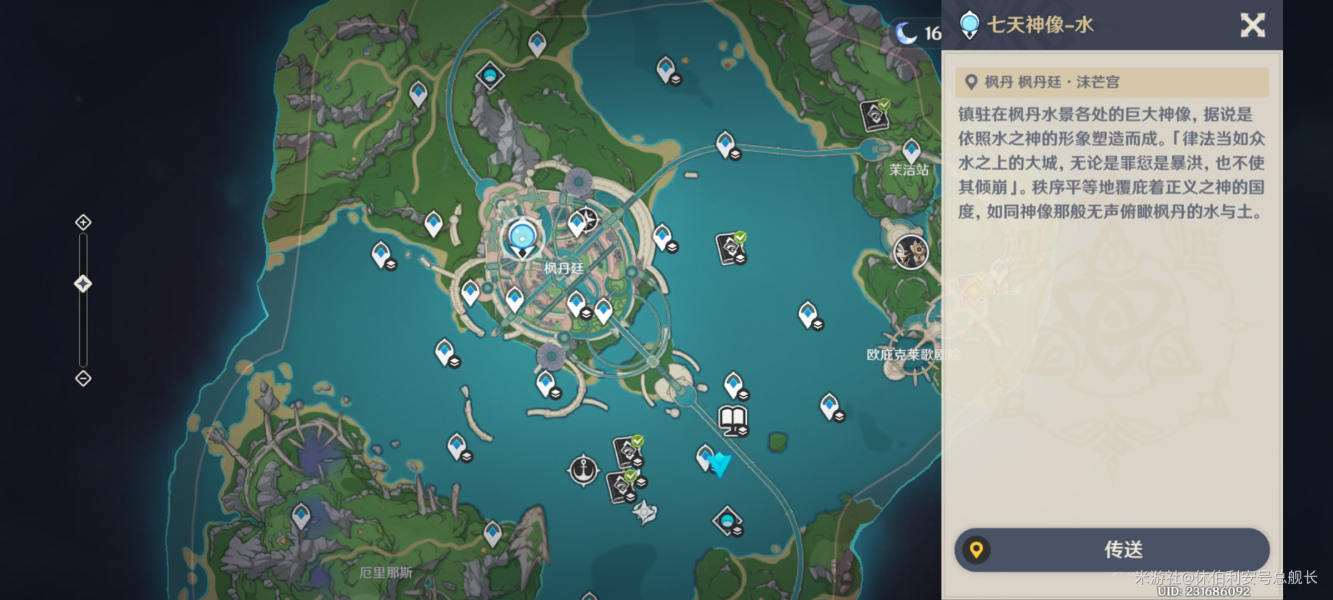Select the open book map marker
This screenshot has height=600, width=1333.
(x=734, y=420)
